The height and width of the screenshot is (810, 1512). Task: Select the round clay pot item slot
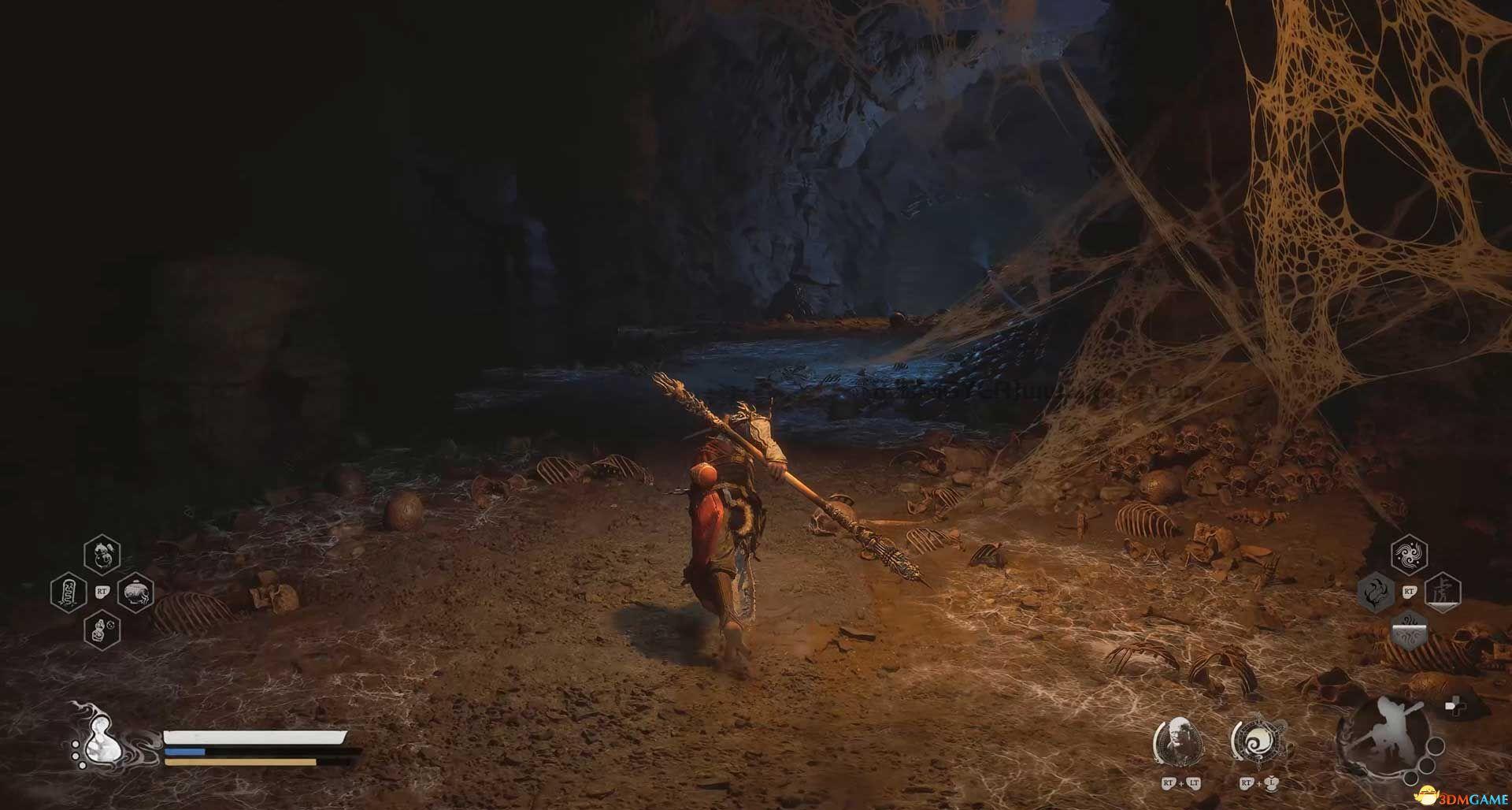coord(135,592)
